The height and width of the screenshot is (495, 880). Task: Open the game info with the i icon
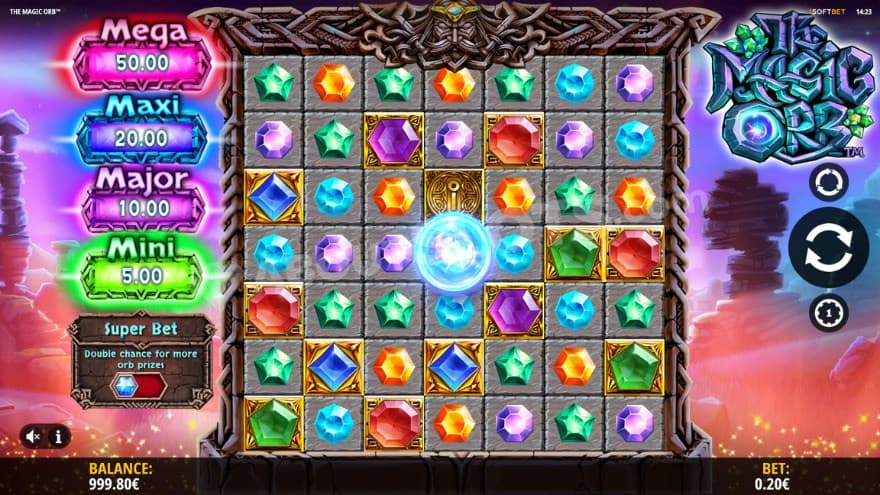pos(58,436)
